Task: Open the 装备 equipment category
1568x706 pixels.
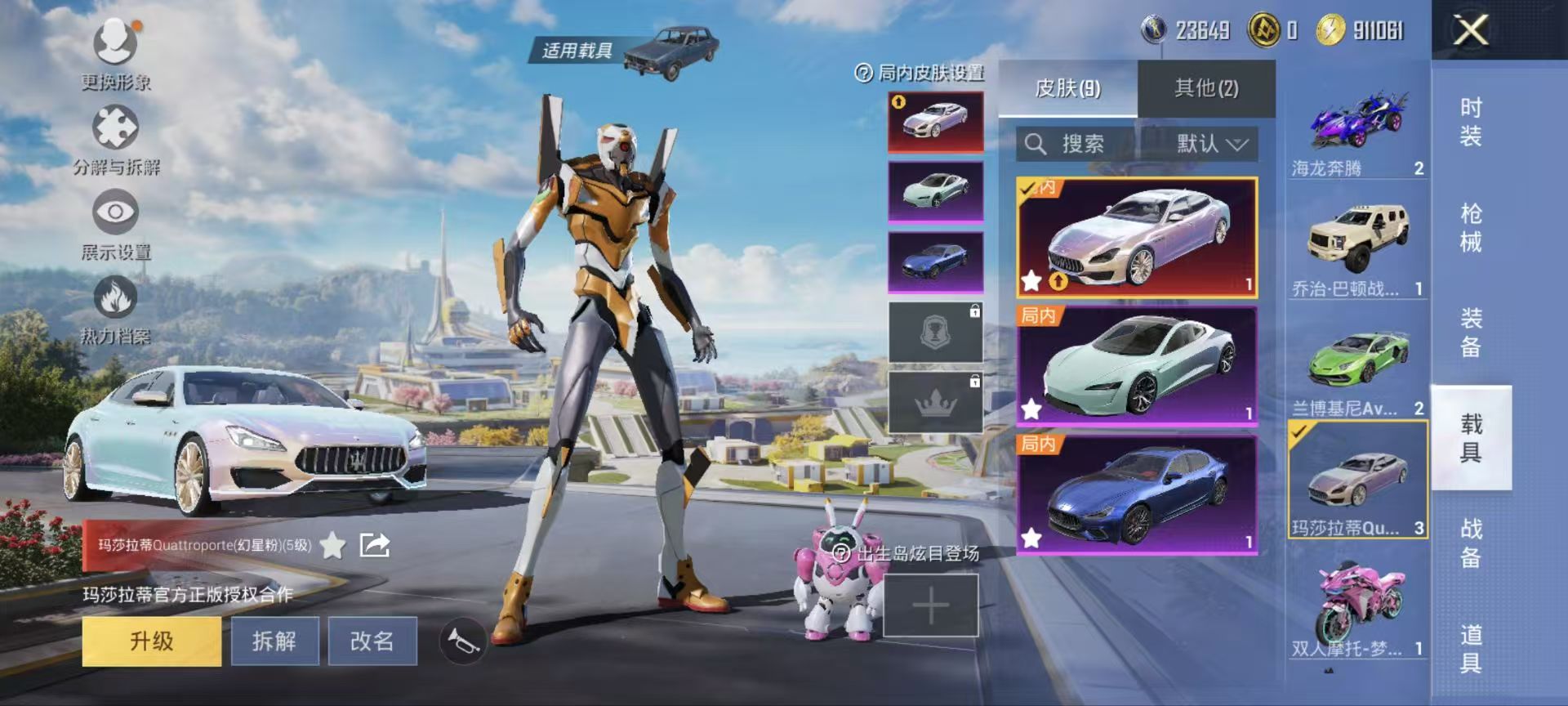Action: [1471, 333]
